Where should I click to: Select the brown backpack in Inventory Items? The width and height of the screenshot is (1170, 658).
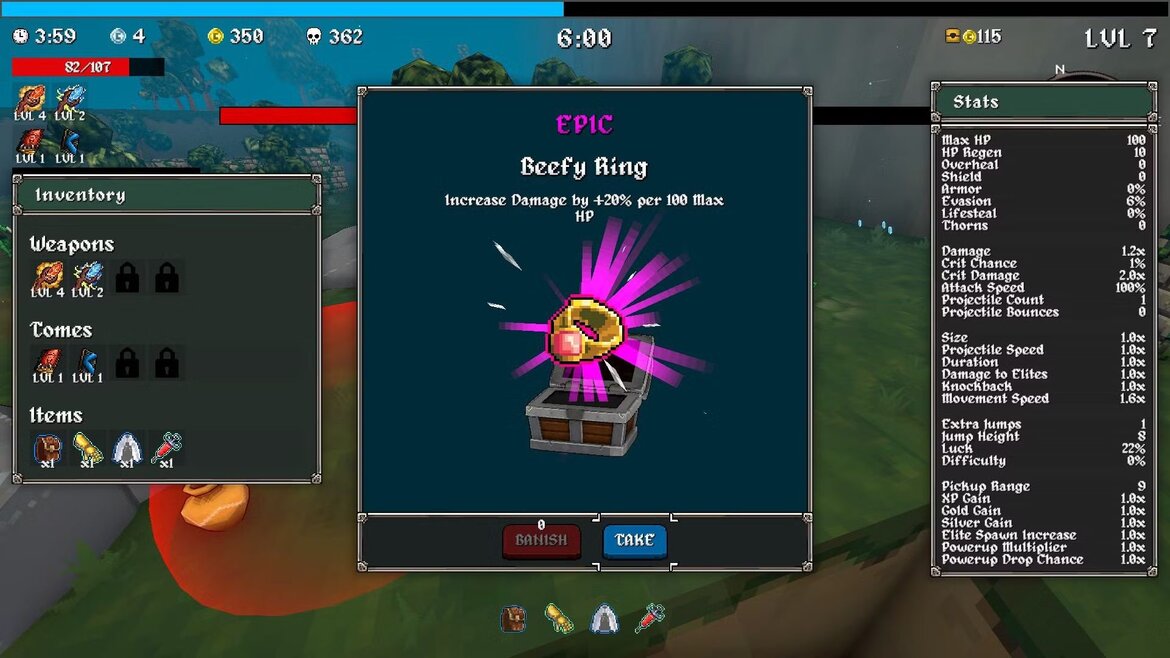(x=47, y=449)
